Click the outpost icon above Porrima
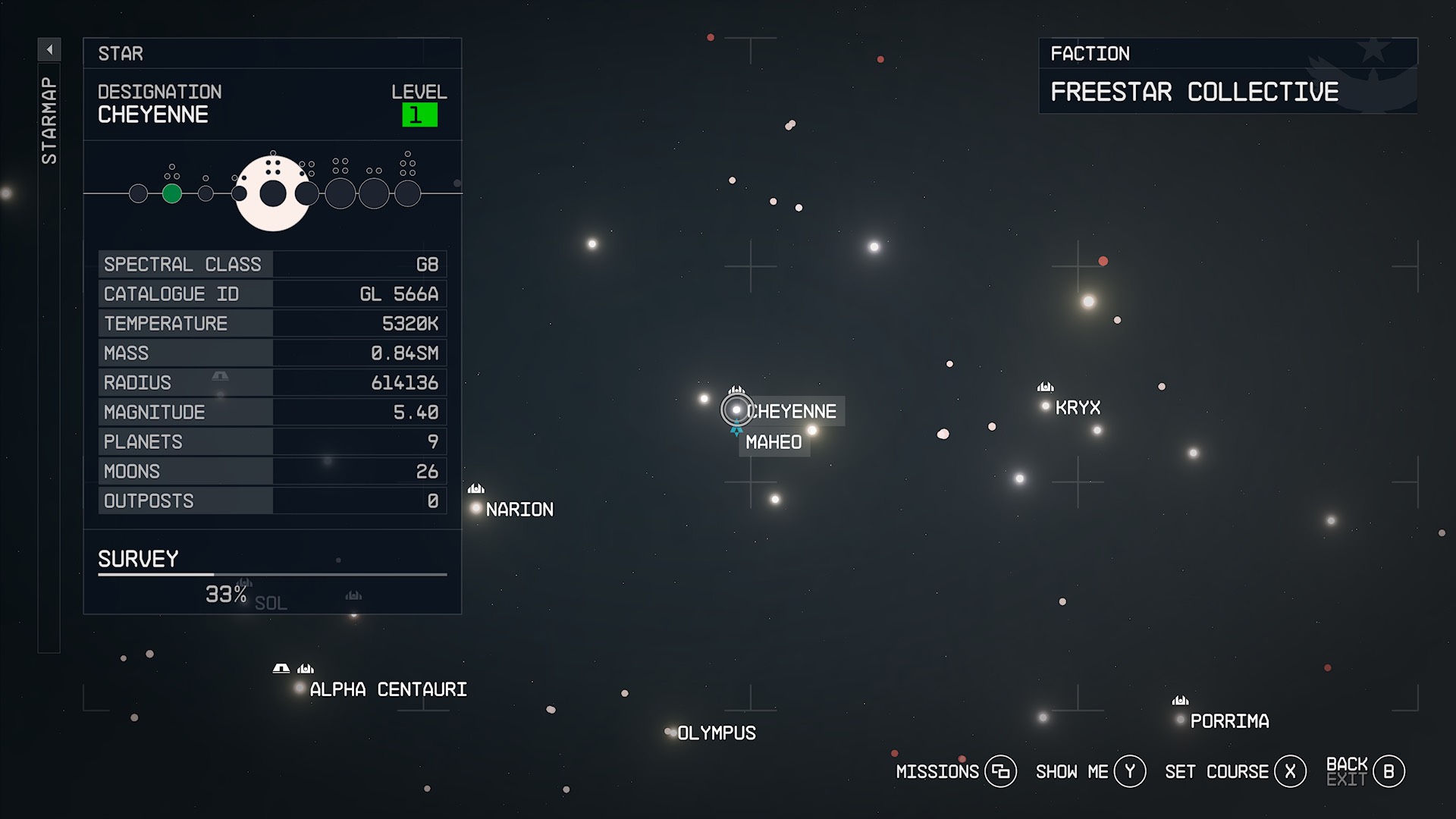Viewport: 1456px width, 819px height. [1181, 701]
